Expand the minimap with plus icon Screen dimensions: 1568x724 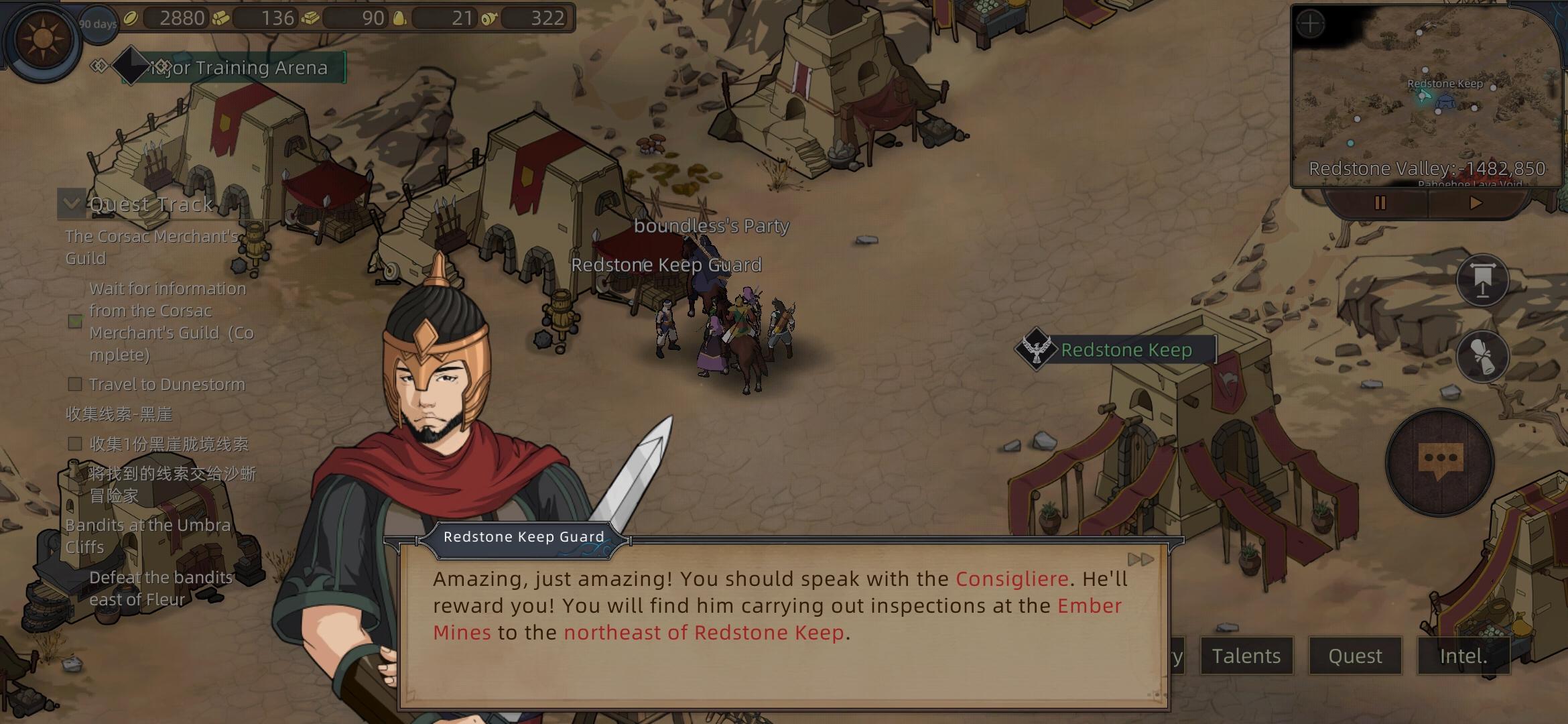click(1310, 25)
